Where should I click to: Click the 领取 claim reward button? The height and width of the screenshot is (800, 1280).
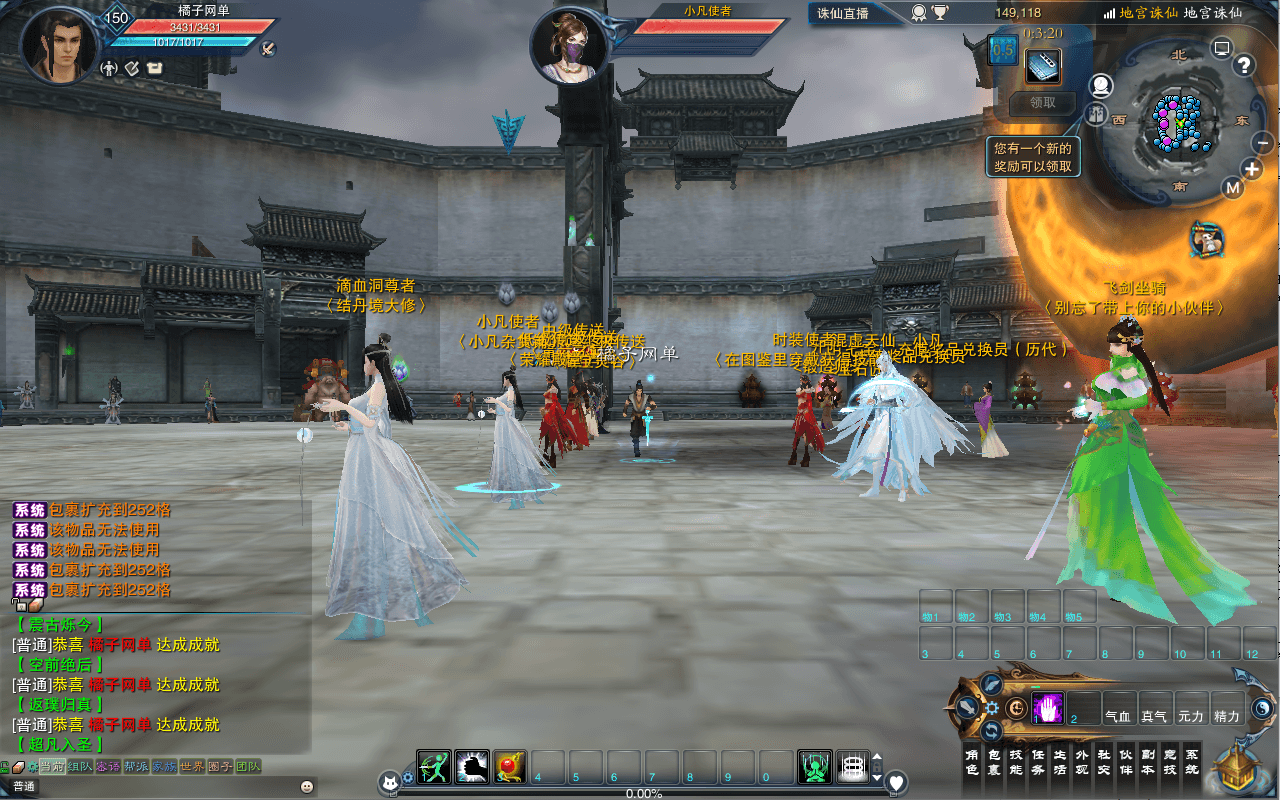[x=1042, y=102]
